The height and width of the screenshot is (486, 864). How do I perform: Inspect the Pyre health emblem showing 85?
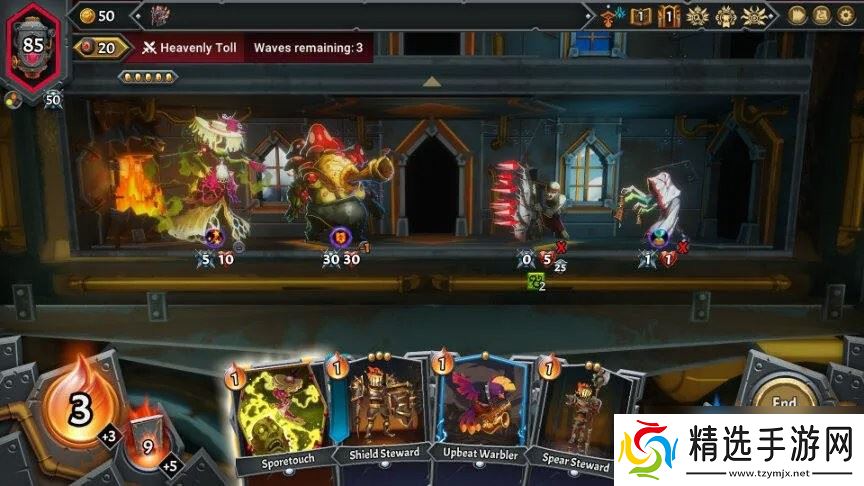click(x=33, y=45)
